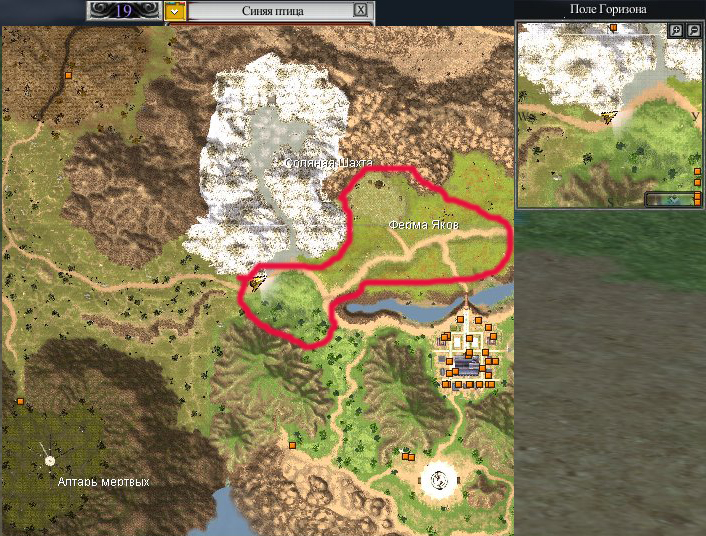
Task: Select the Алтарь мертвых location on the map
Action: (x=102, y=482)
